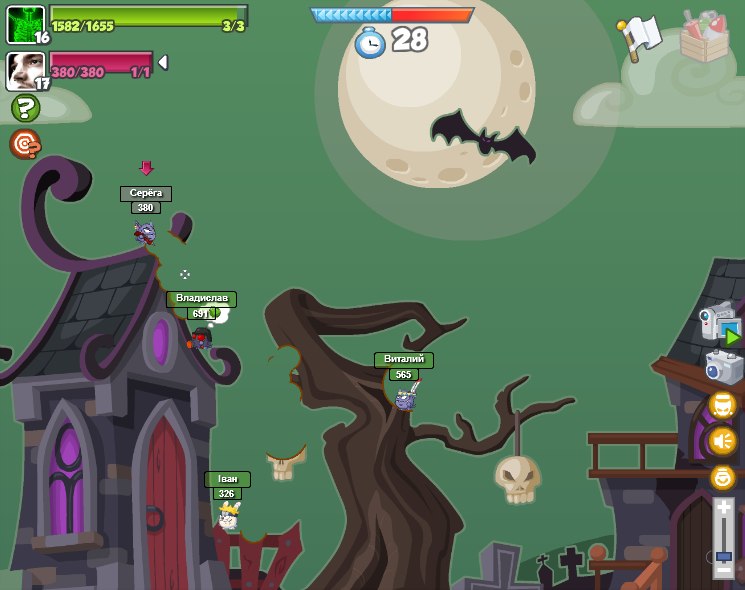Click the white arrow beside the pink bar
This screenshot has width=745, height=590.
[x=163, y=62]
